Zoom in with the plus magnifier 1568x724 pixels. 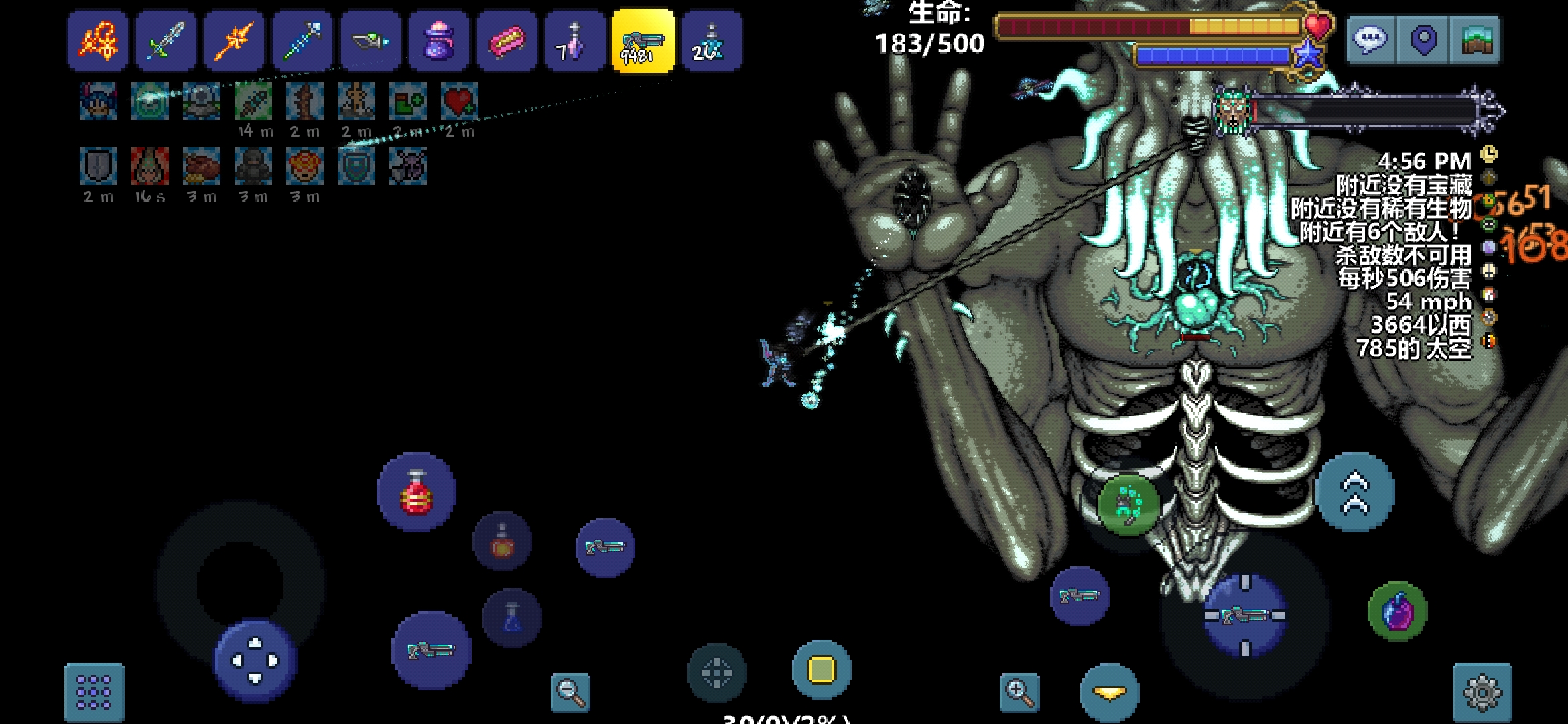click(x=1019, y=692)
